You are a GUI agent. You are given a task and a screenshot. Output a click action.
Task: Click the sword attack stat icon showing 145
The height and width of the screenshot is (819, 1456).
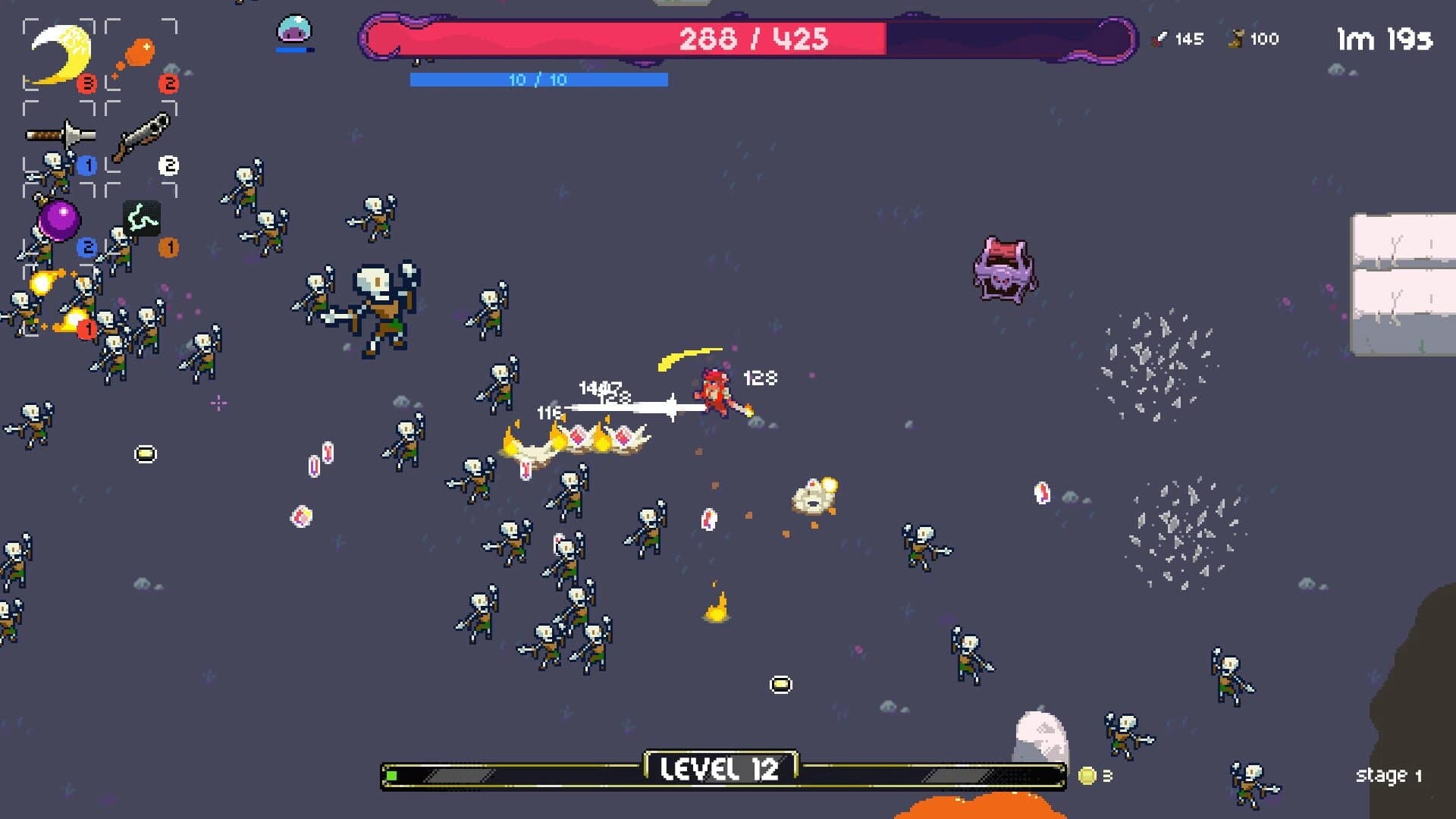click(x=1160, y=39)
